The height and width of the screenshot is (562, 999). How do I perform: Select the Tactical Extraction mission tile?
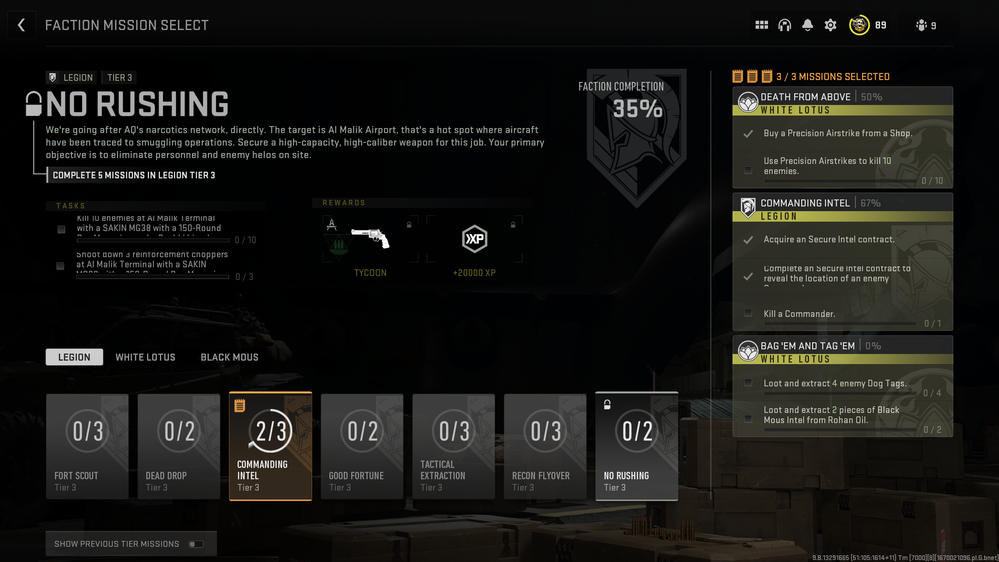454,446
